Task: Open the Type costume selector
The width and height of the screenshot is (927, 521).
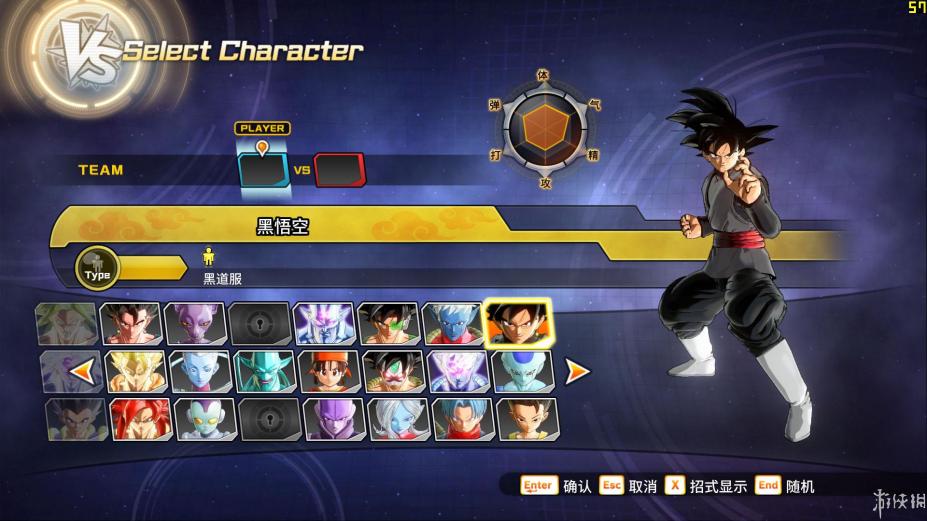Action: (98, 267)
